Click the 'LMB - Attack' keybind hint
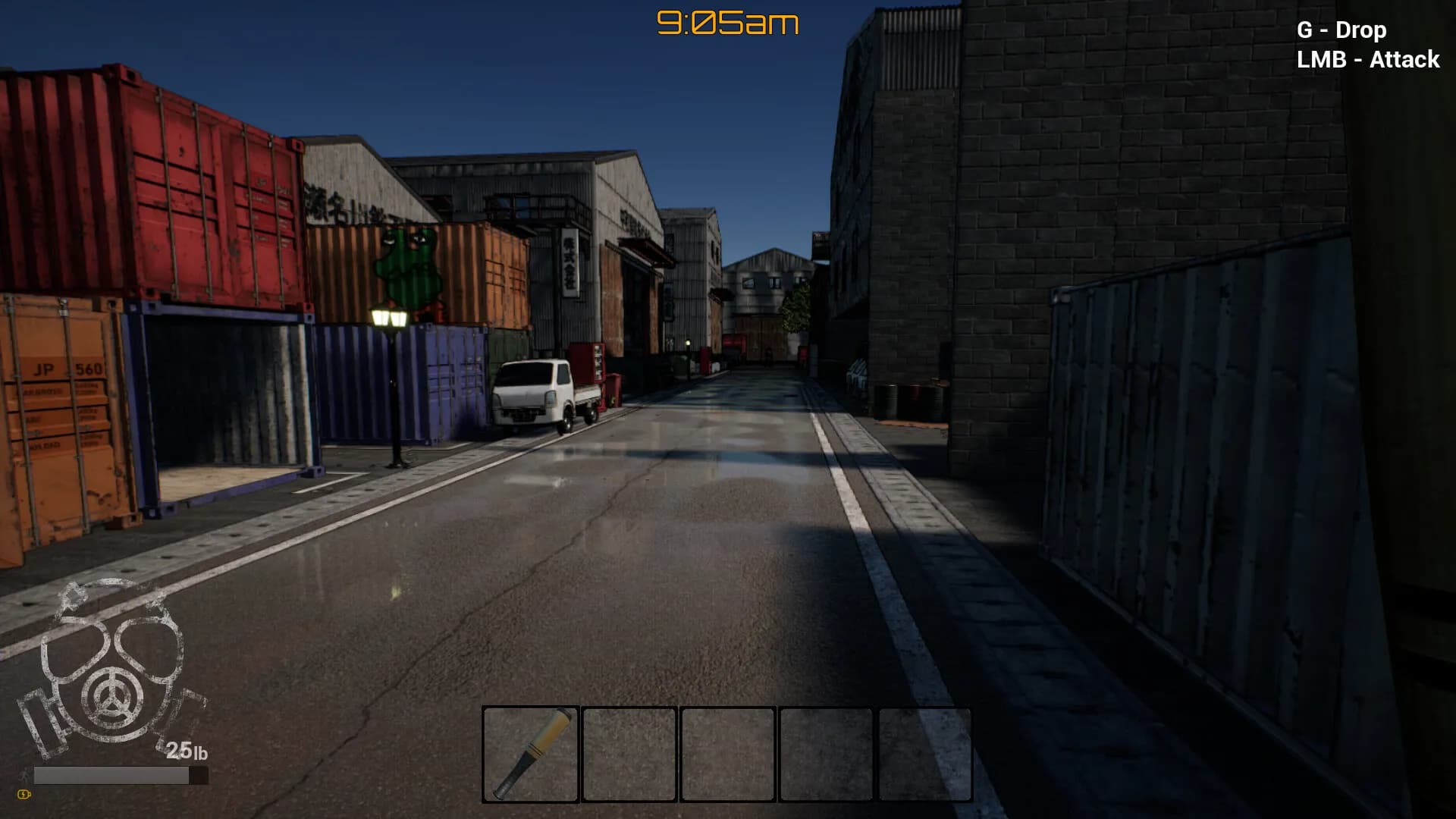This screenshot has height=819, width=1456. click(1367, 59)
